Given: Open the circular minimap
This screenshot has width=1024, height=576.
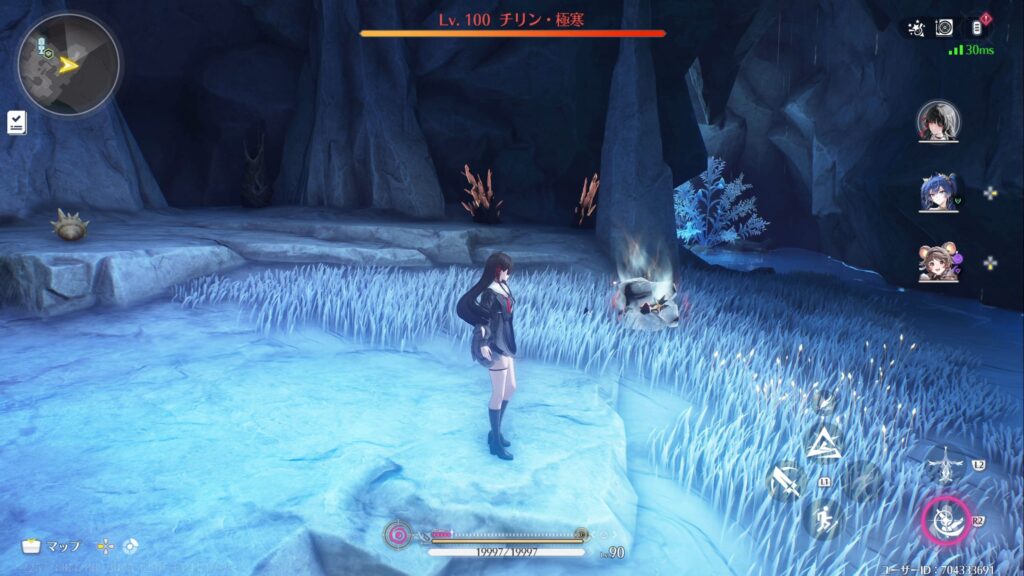Looking at the screenshot, I should 68,65.
